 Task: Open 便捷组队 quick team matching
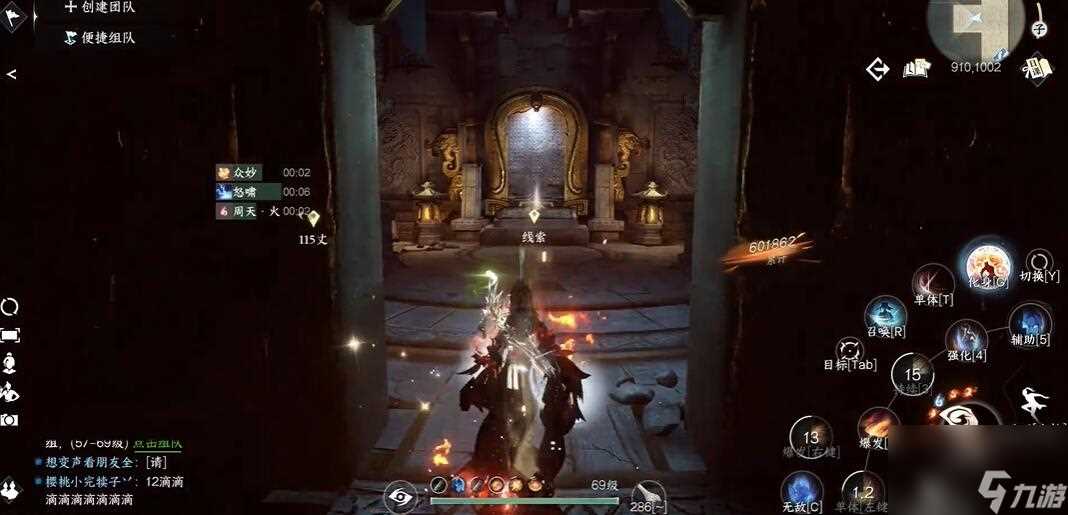[100, 38]
